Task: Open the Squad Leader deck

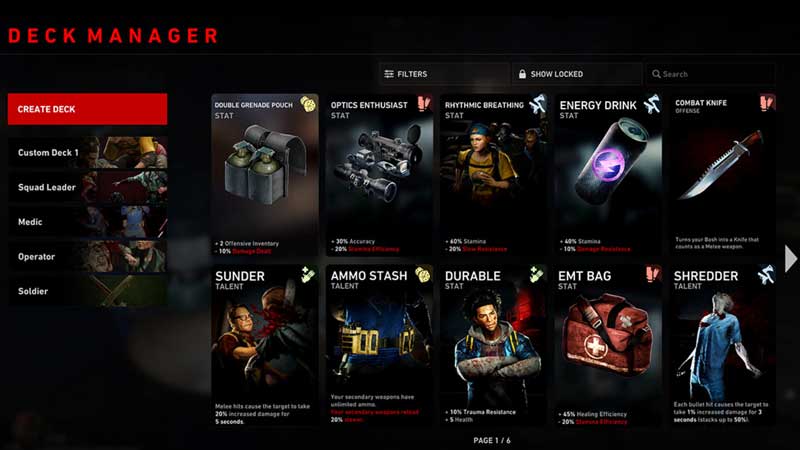Action: tap(87, 187)
